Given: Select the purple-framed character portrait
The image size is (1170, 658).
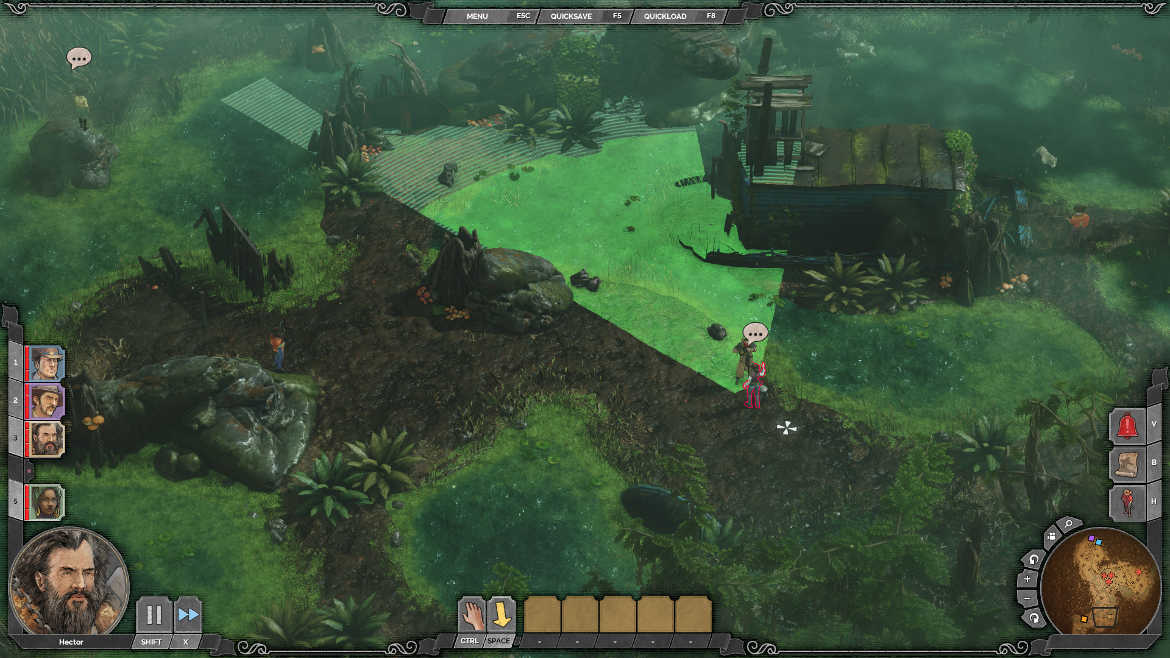Looking at the screenshot, I should pyautogui.click(x=46, y=401).
